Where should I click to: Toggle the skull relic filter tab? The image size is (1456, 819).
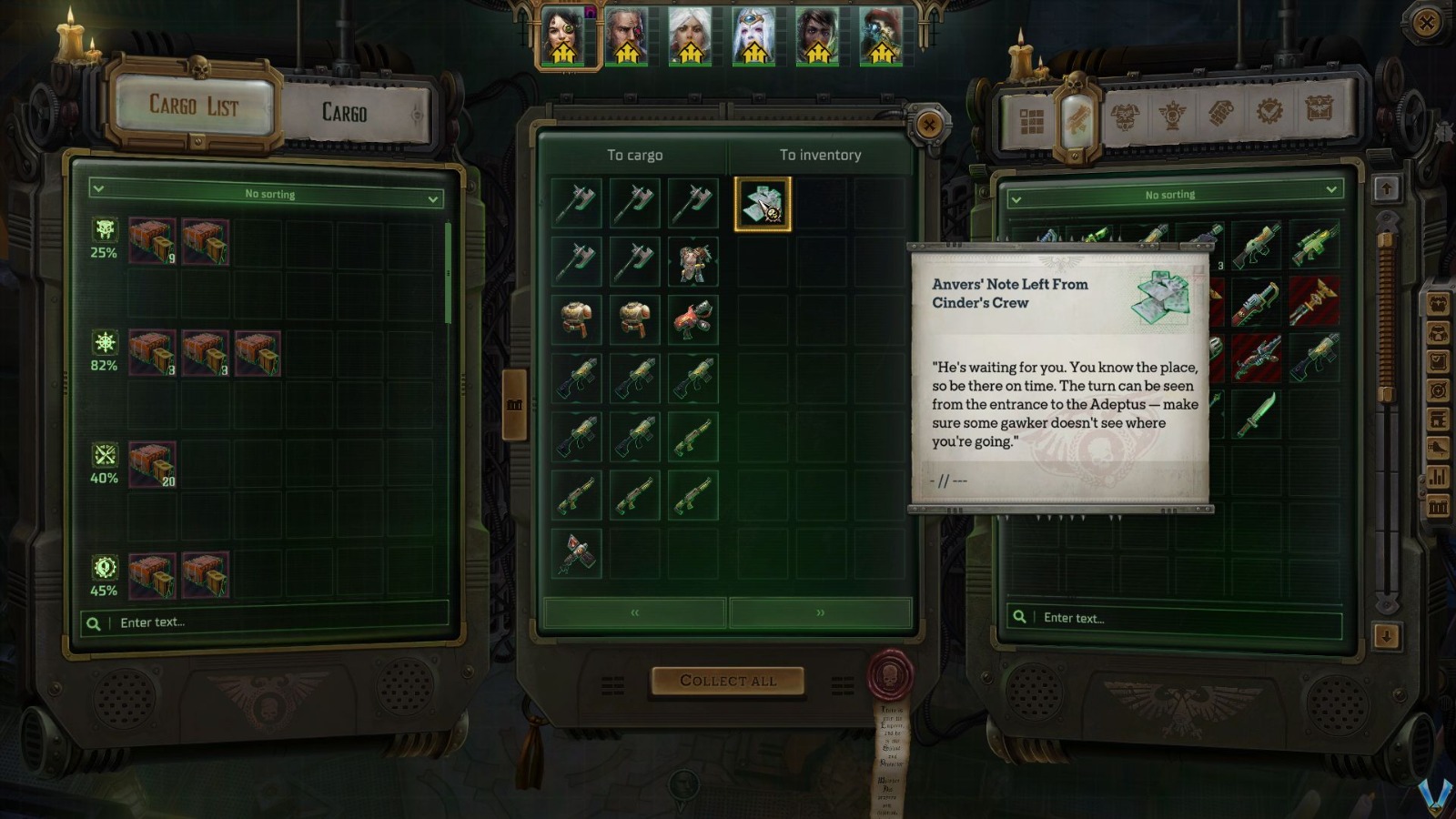click(1173, 114)
